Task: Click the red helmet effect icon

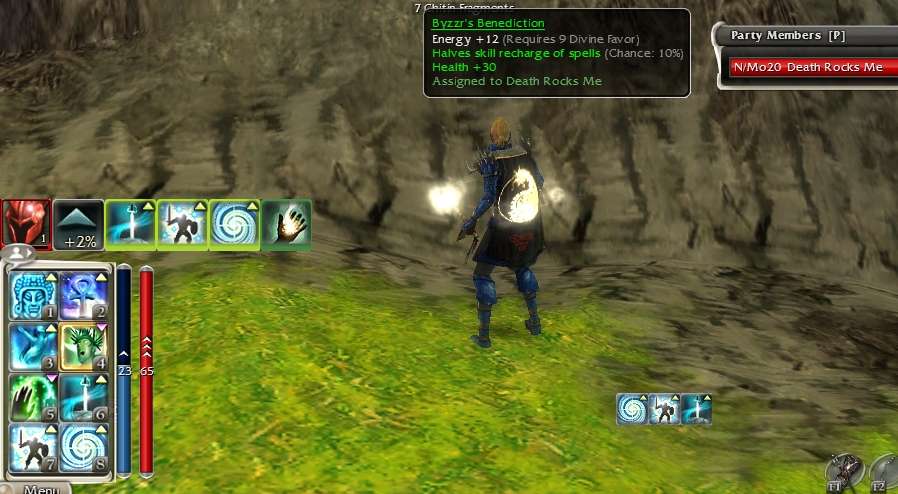Action: coord(25,223)
